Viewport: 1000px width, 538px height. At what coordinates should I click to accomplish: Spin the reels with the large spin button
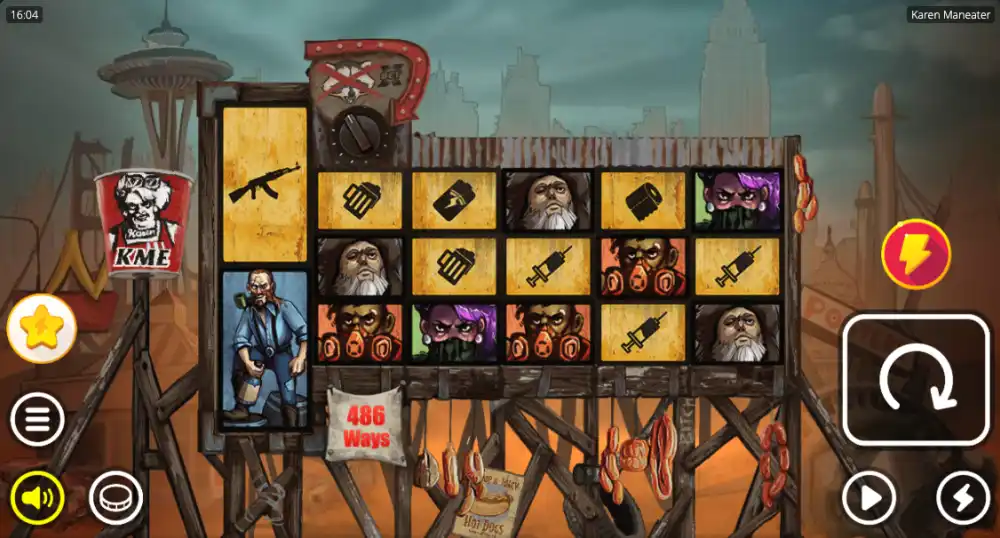click(915, 380)
